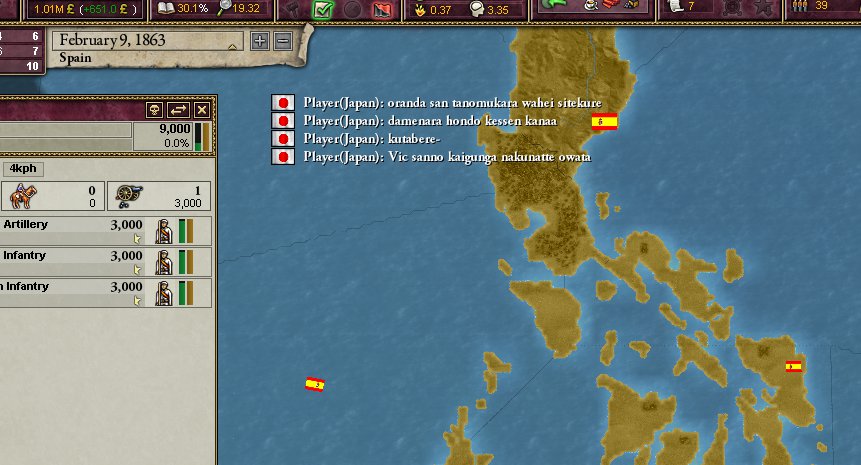Increase game speed with the plus button
The height and width of the screenshot is (465, 861).
click(x=260, y=41)
